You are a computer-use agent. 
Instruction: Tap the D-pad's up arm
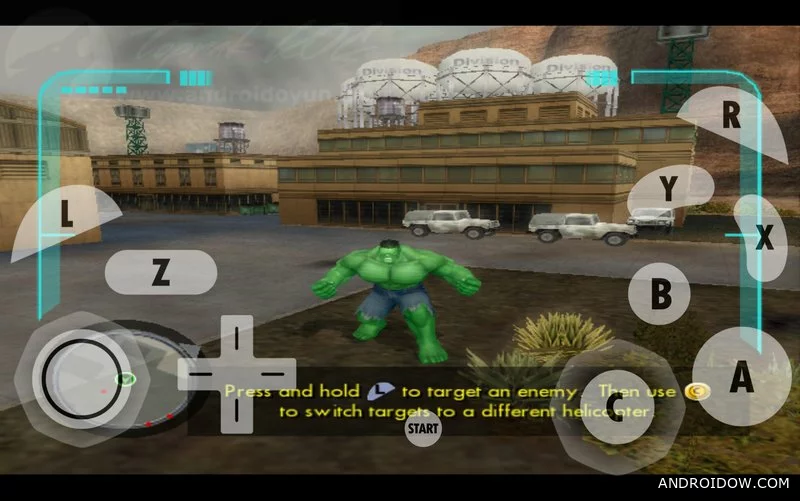(x=236, y=338)
